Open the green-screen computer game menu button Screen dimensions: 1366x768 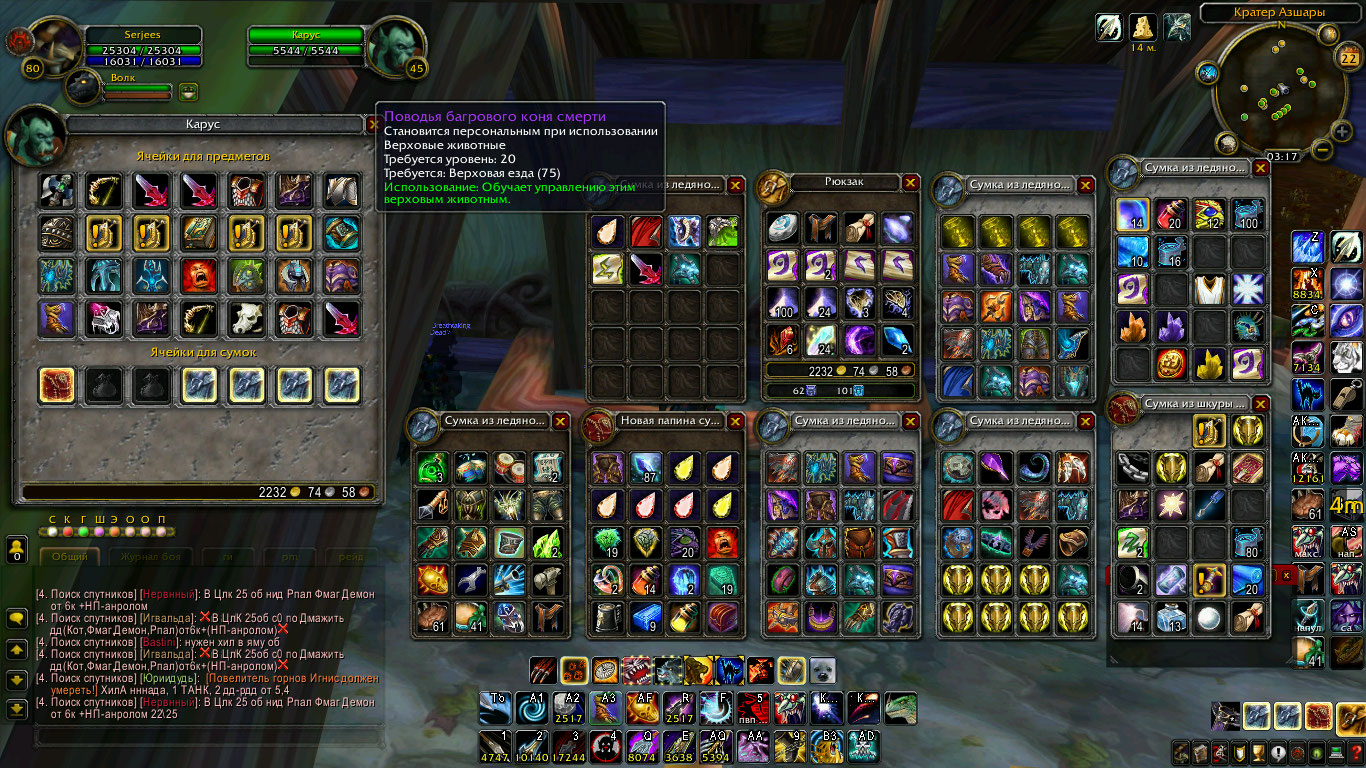point(1337,752)
